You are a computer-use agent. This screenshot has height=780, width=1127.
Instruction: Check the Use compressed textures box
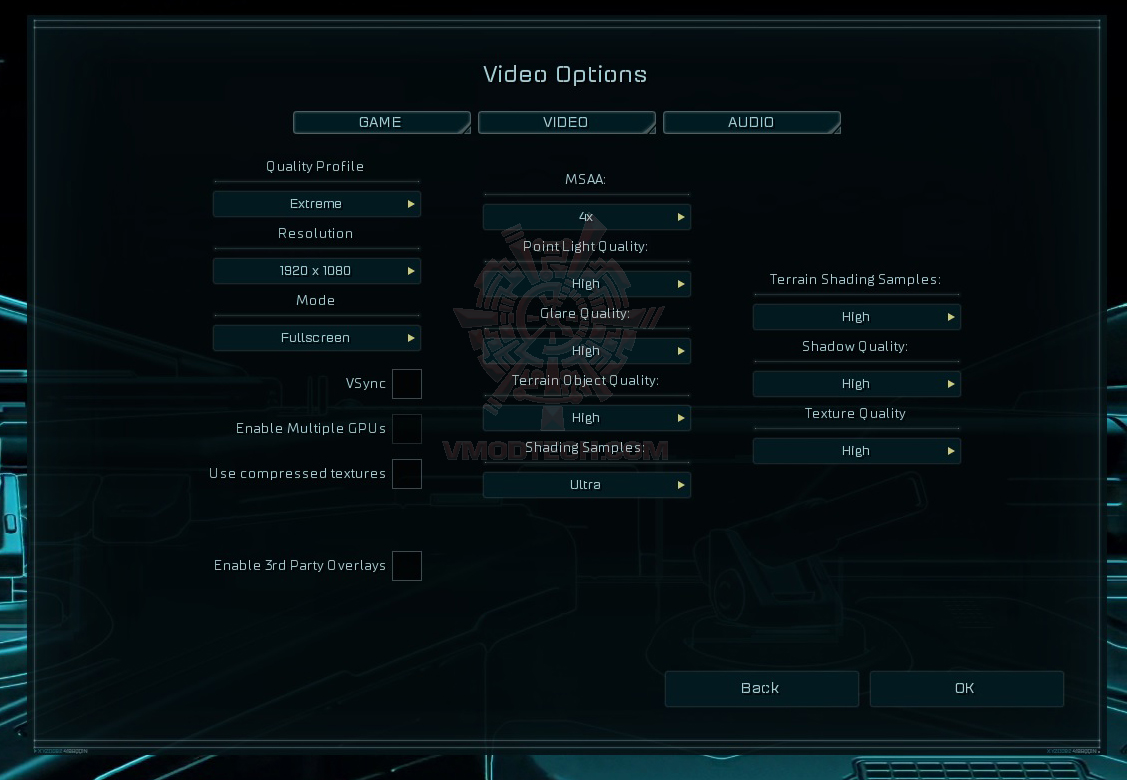pyautogui.click(x=407, y=474)
